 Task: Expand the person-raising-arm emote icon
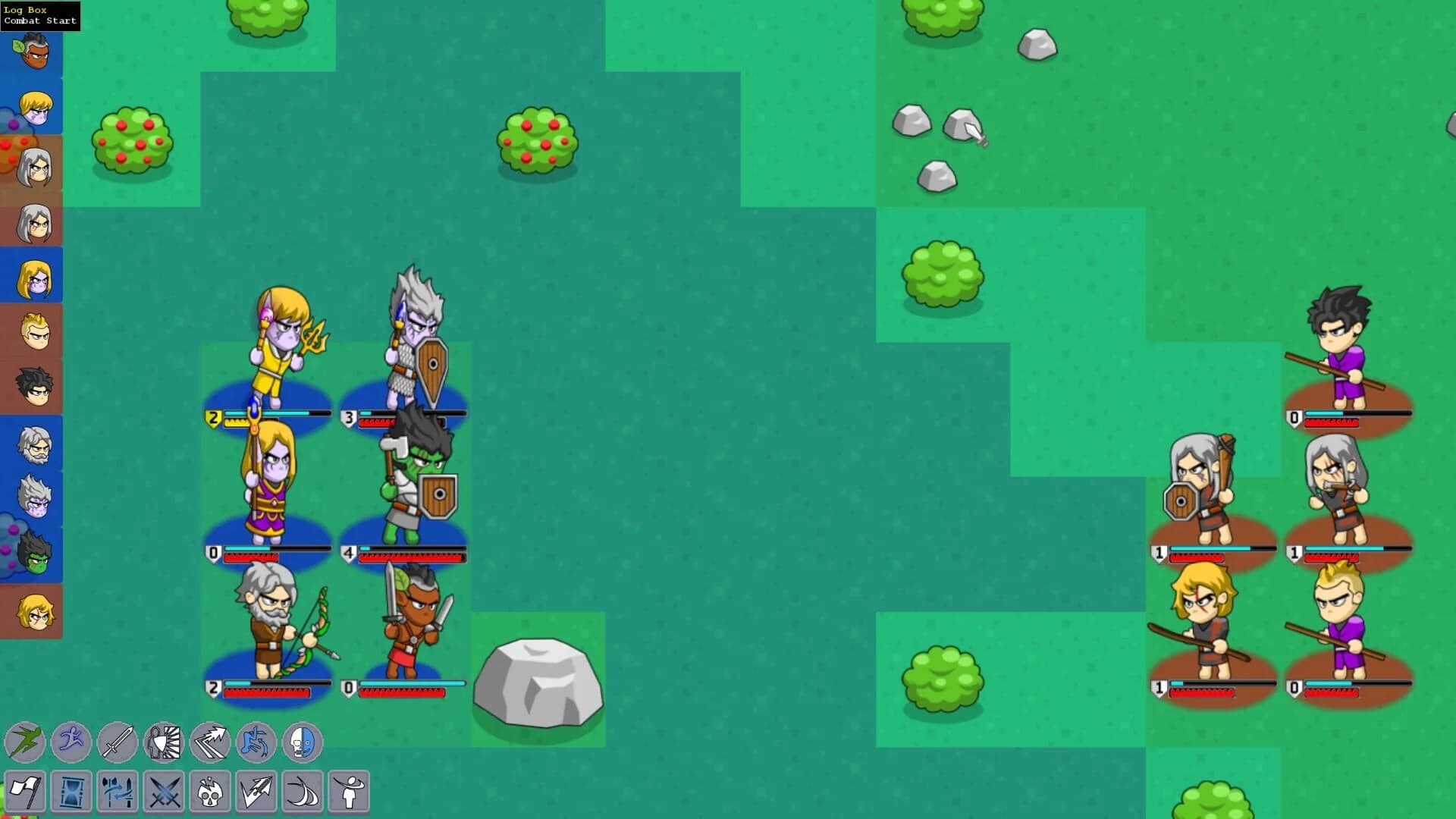click(x=348, y=791)
